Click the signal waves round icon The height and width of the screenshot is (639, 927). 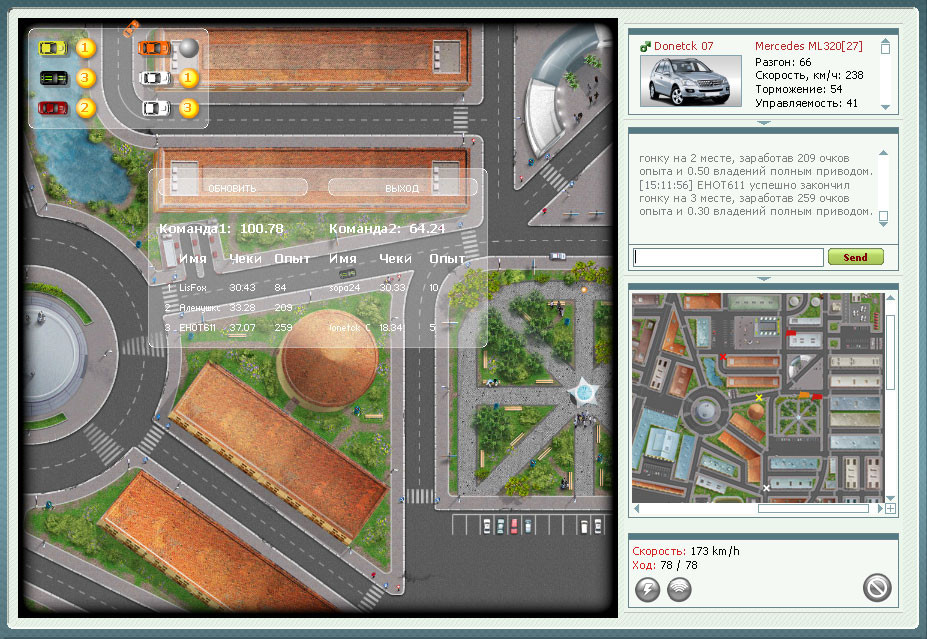(x=678, y=589)
